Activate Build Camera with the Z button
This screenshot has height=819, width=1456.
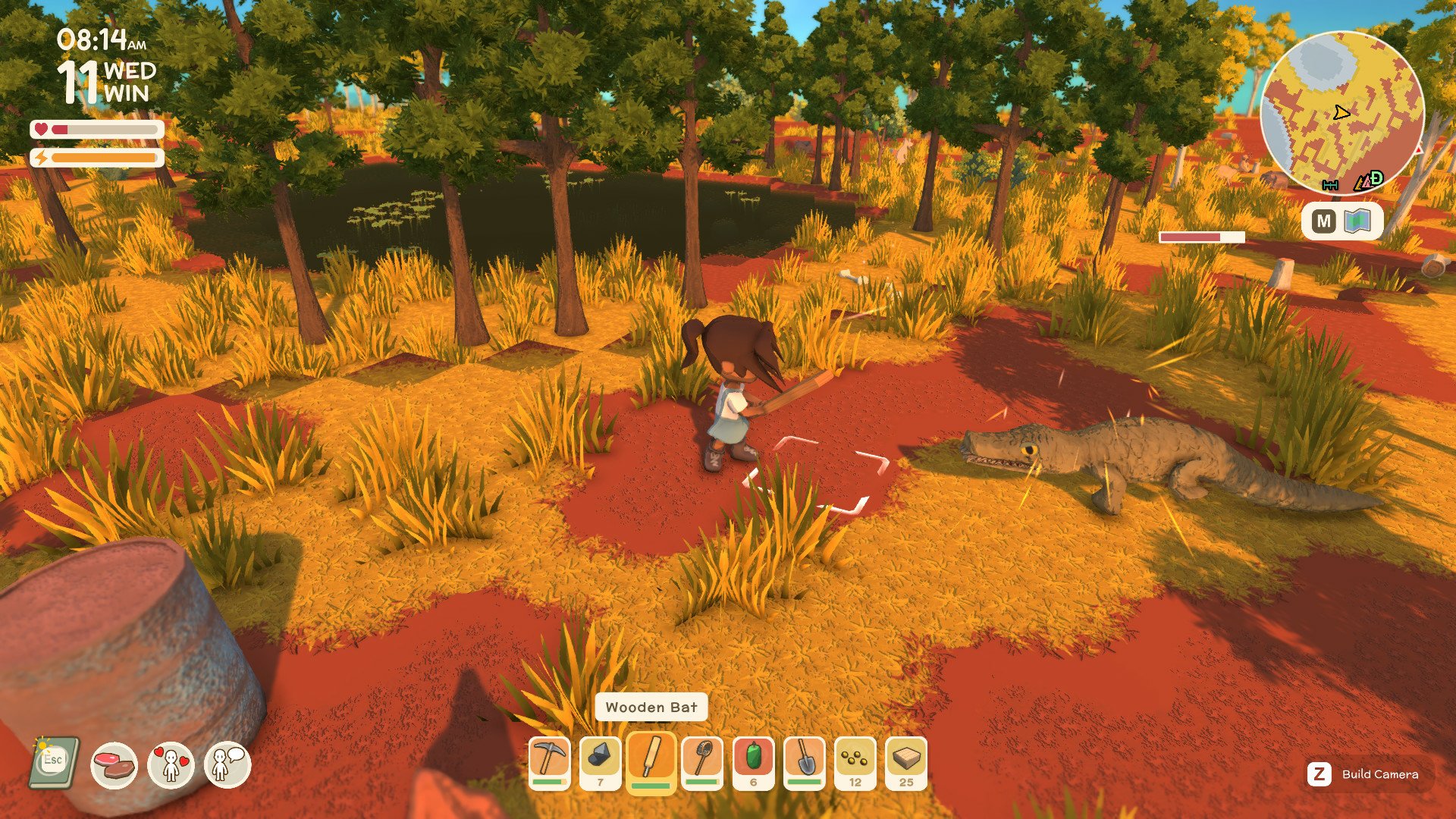1319,774
